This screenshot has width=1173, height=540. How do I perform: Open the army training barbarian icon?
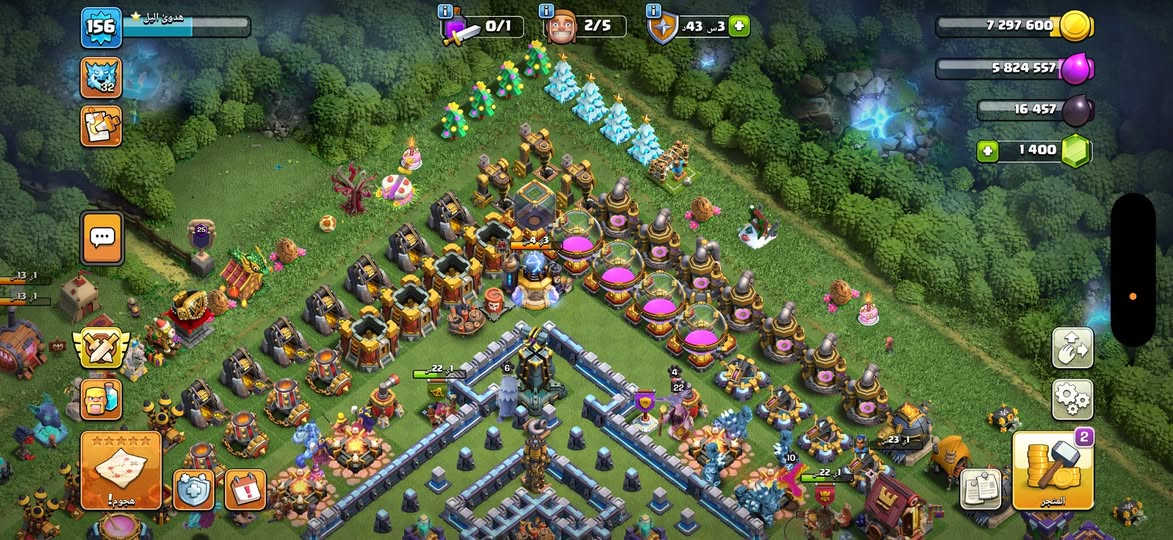click(x=102, y=399)
